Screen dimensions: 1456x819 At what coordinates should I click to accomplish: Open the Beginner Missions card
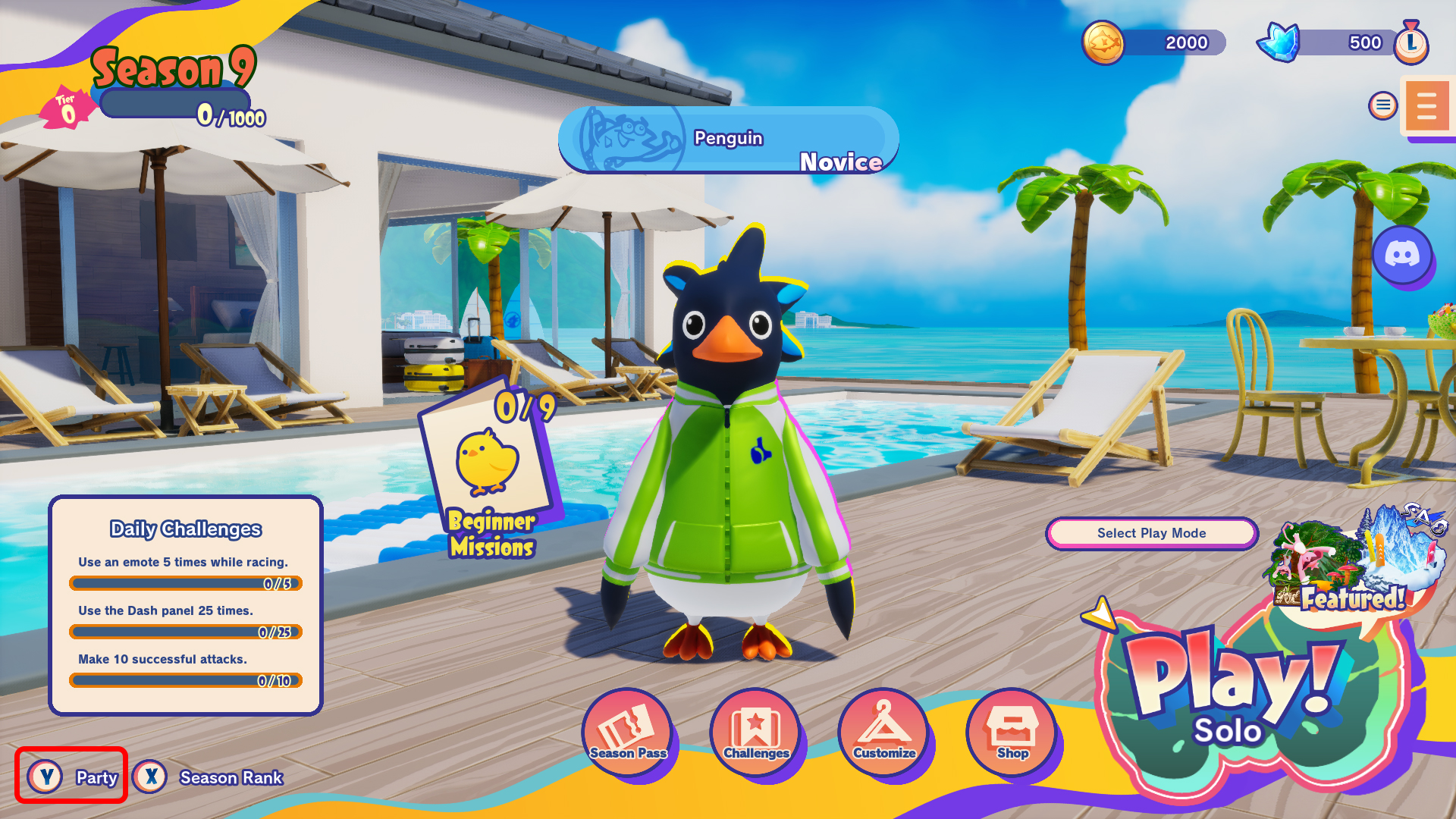[489, 474]
